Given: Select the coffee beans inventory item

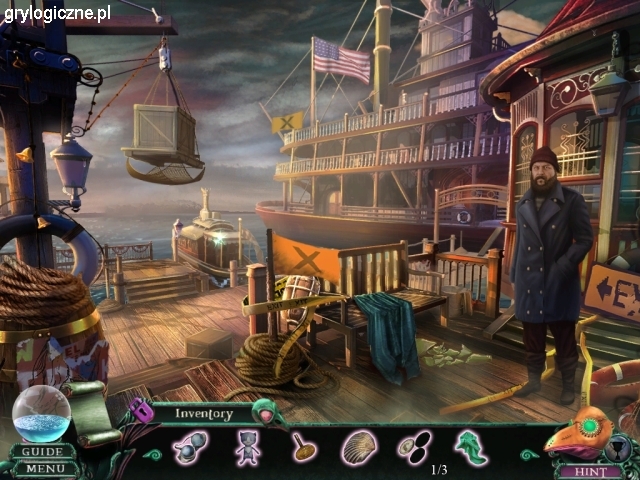Looking at the screenshot, I should click(x=413, y=447).
